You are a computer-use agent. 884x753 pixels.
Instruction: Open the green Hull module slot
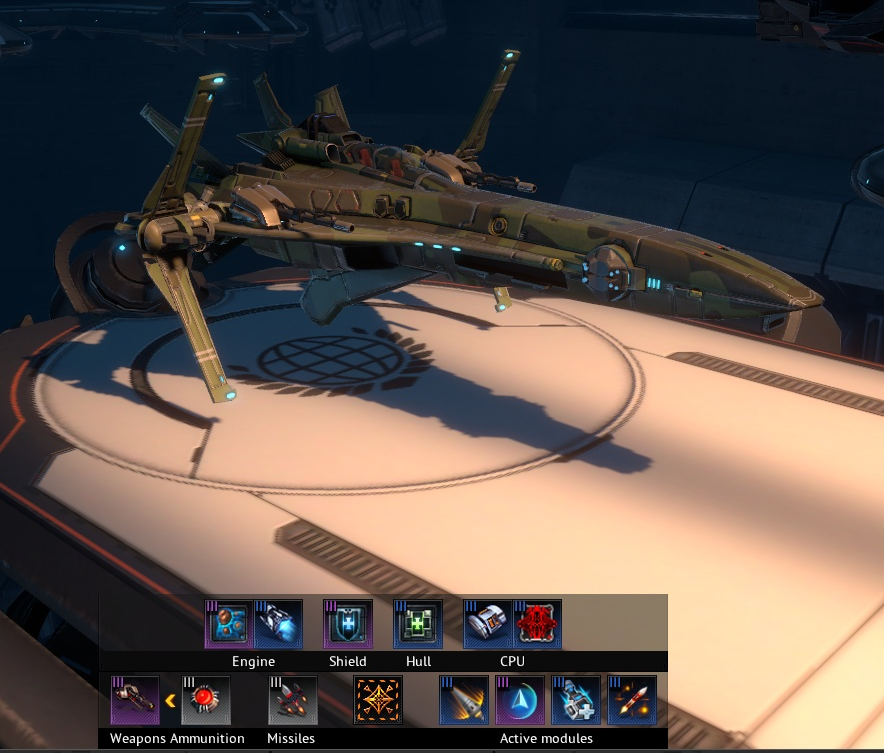[x=418, y=624]
